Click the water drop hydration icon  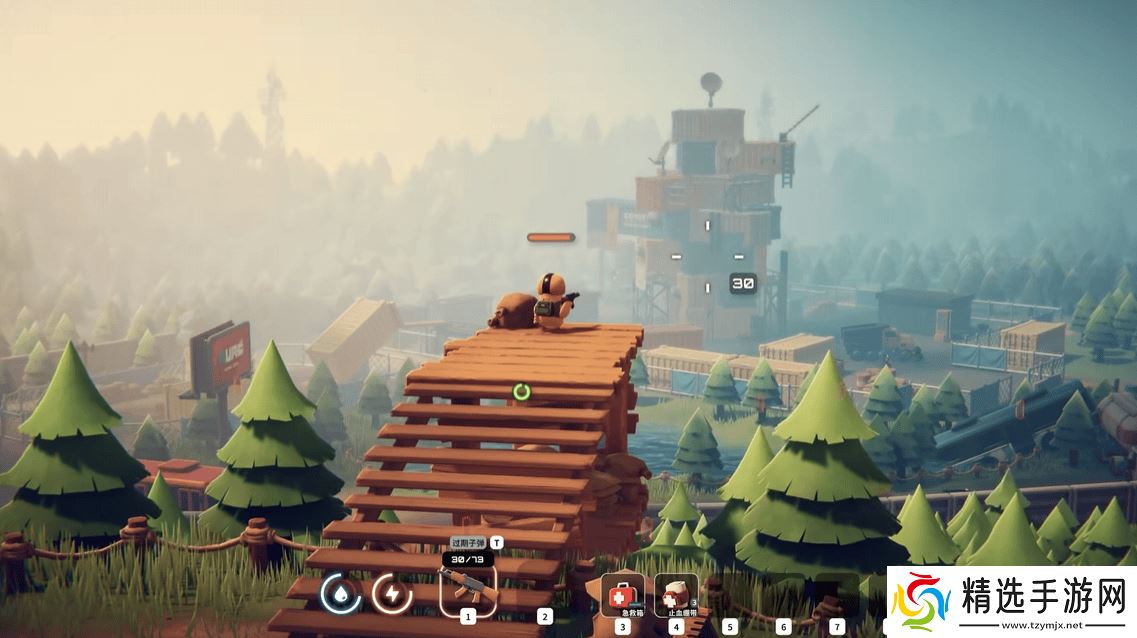pyautogui.click(x=341, y=595)
